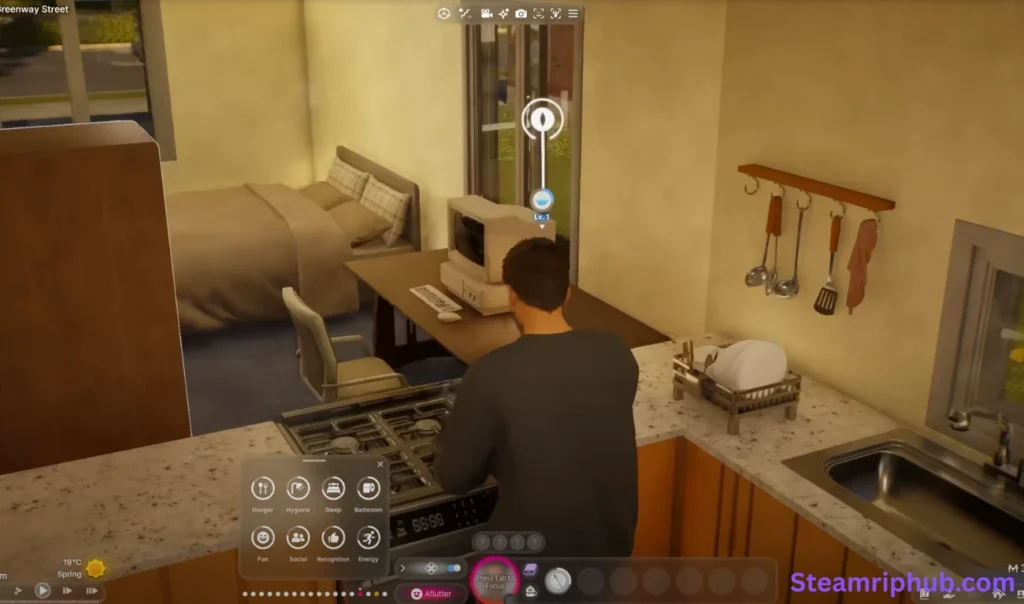Image resolution: width=1024 pixels, height=604 pixels.
Task: Toggle the blue switch beside the clover icon
Action: click(x=453, y=568)
